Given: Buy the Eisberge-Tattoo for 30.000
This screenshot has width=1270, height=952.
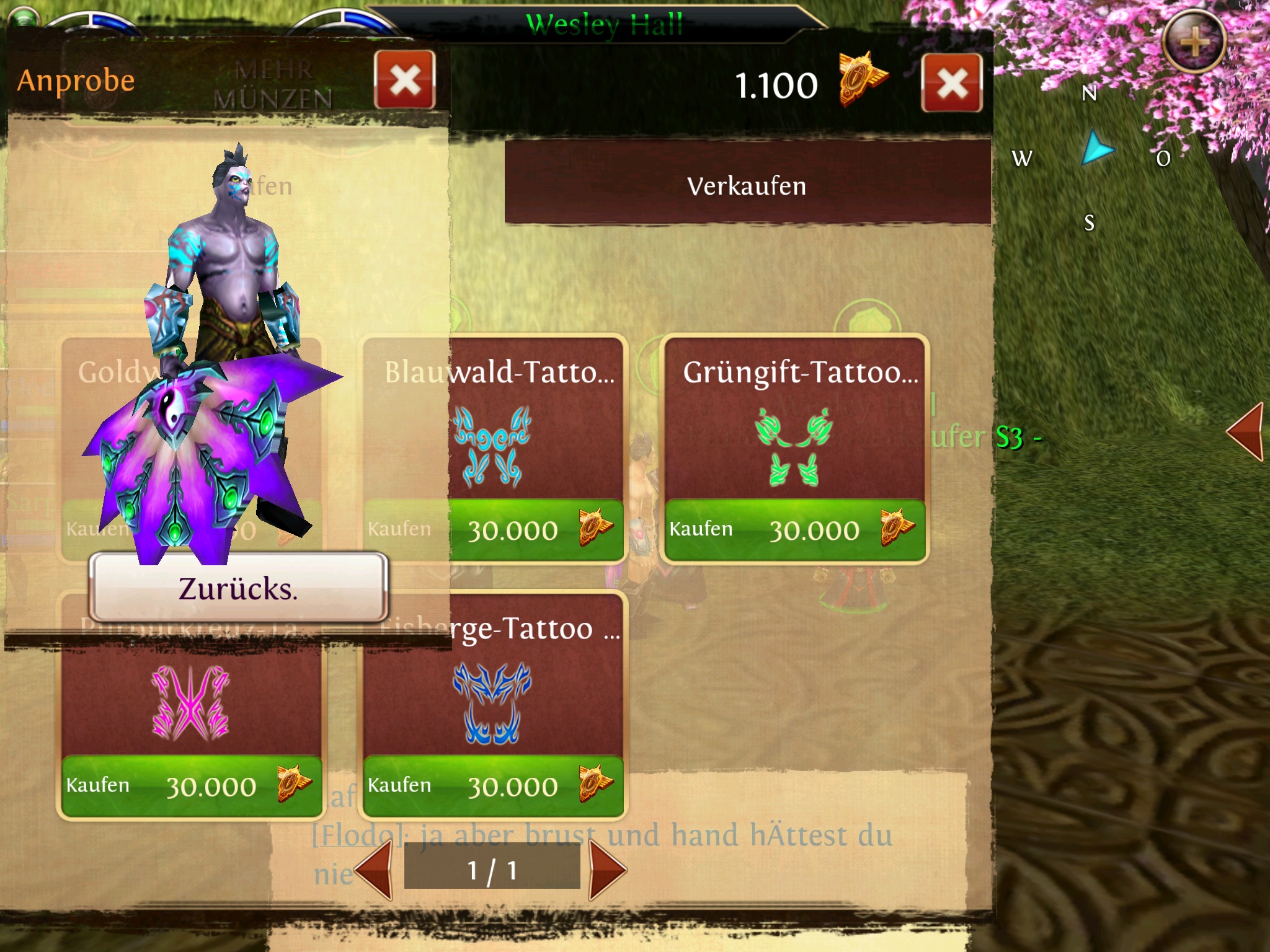Looking at the screenshot, I should [x=493, y=786].
